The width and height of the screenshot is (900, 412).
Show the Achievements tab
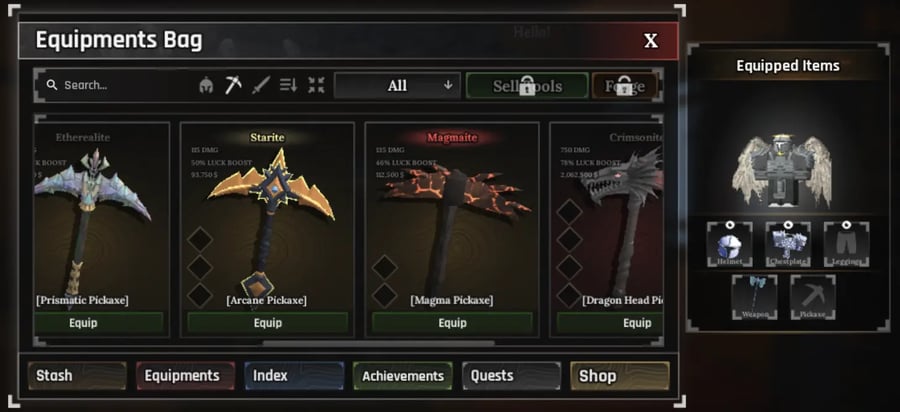(x=403, y=376)
